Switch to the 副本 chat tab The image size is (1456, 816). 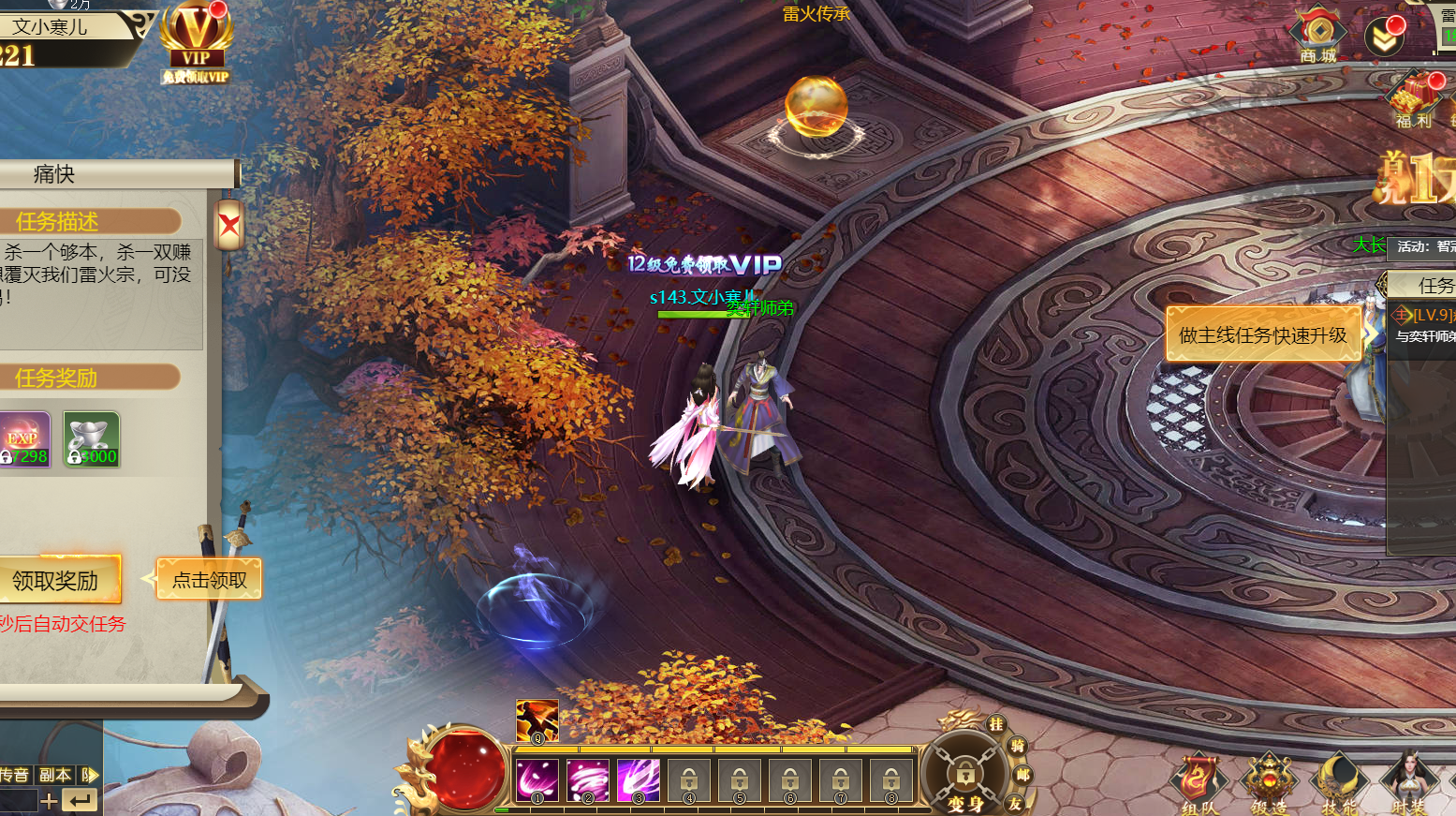55,775
